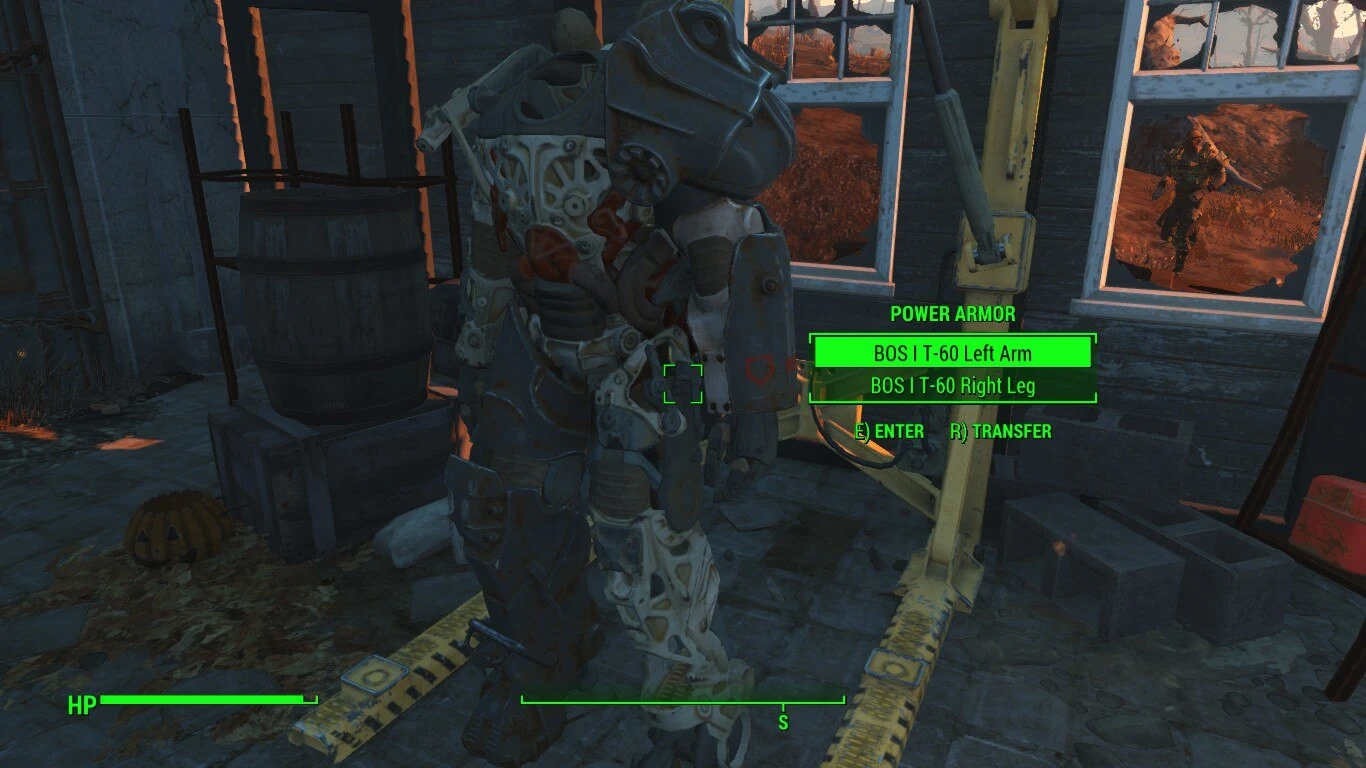Click the red damaged-part marker on the armor torso
The image size is (1366, 768).
760,368
